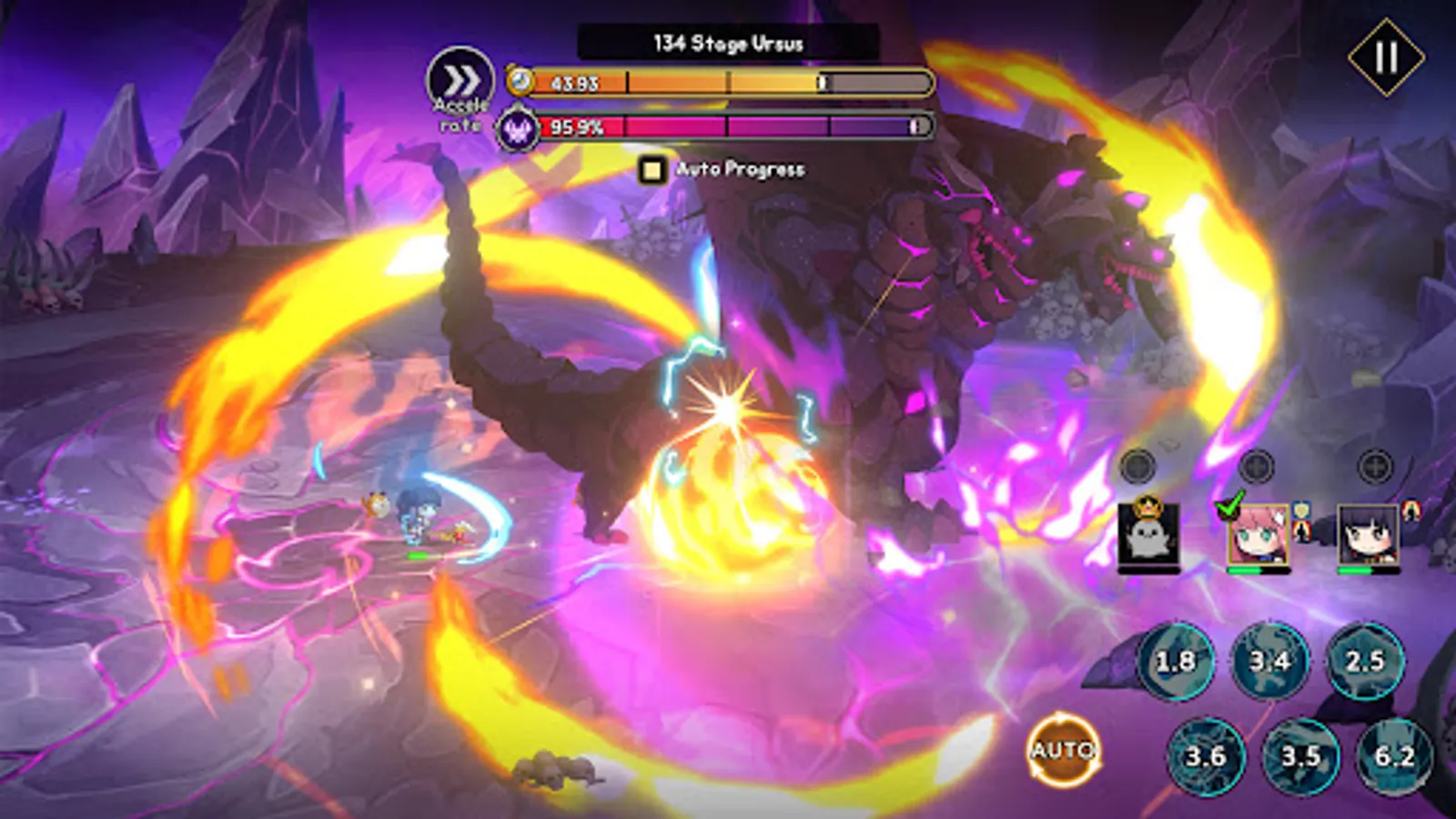Click the 134 Stage Ursus title banner
Image resolution: width=1456 pixels, height=819 pixels.
pyautogui.click(x=728, y=39)
